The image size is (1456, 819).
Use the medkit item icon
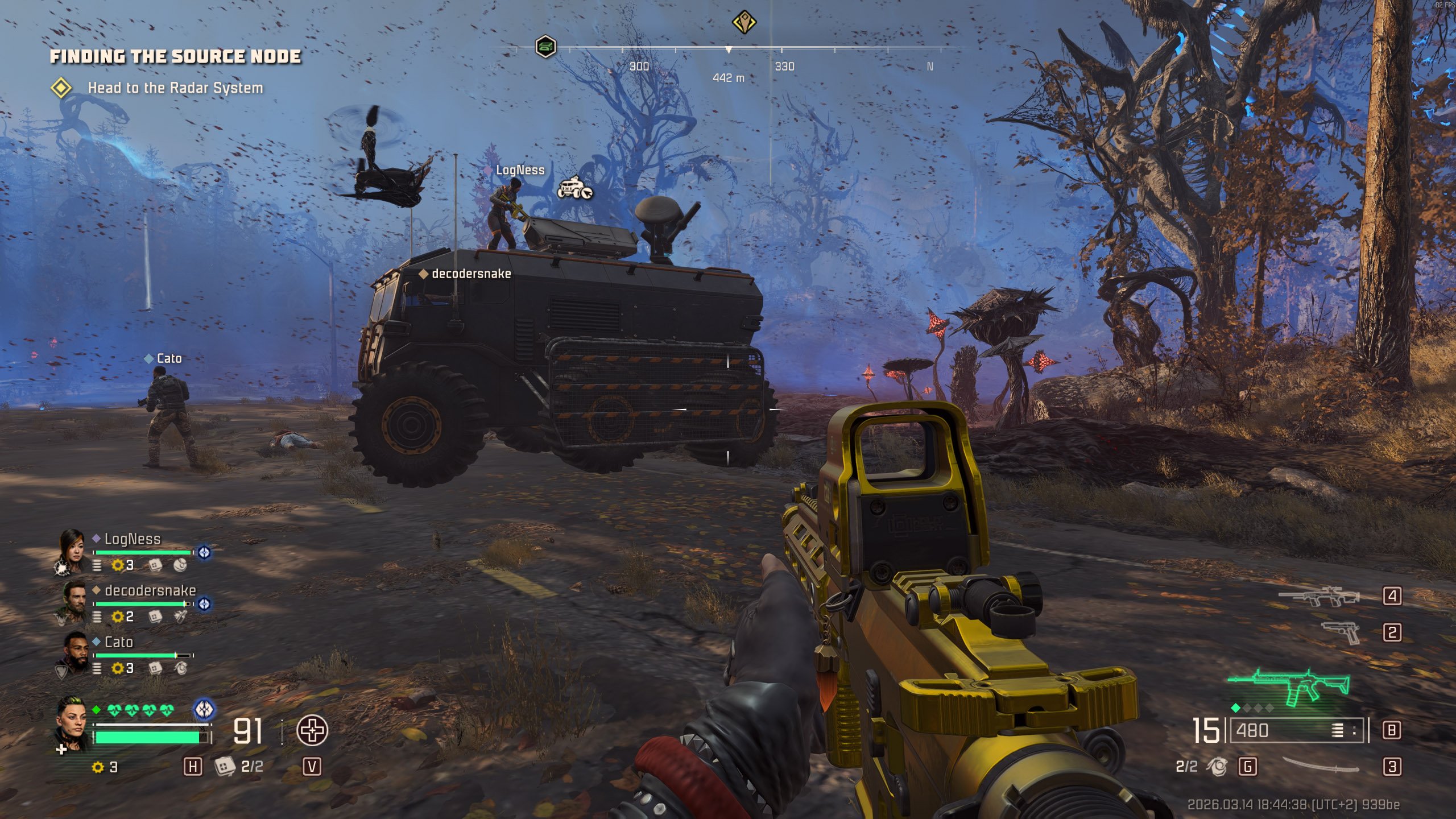click(225, 766)
